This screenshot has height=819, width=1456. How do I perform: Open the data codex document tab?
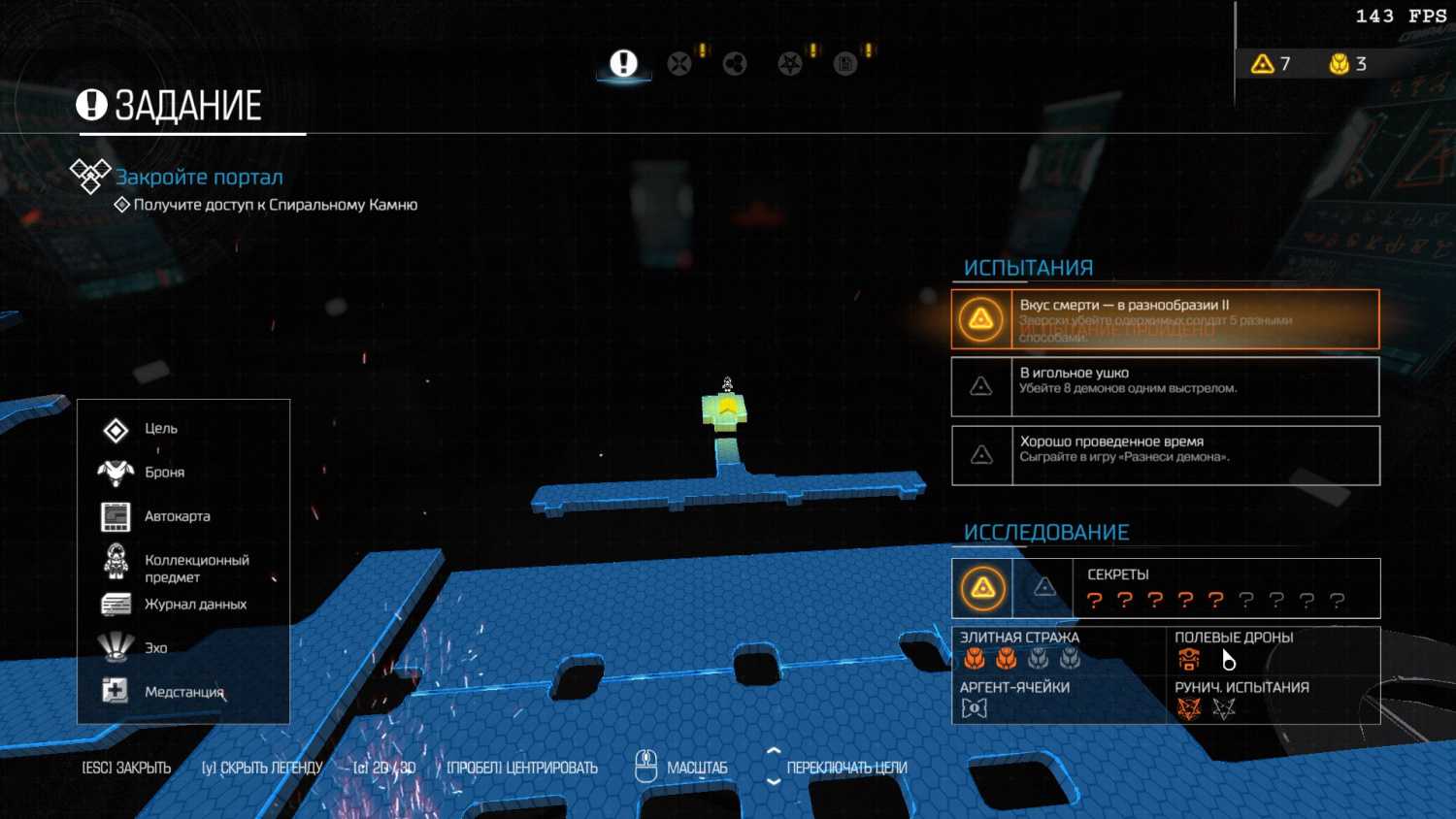tap(845, 64)
